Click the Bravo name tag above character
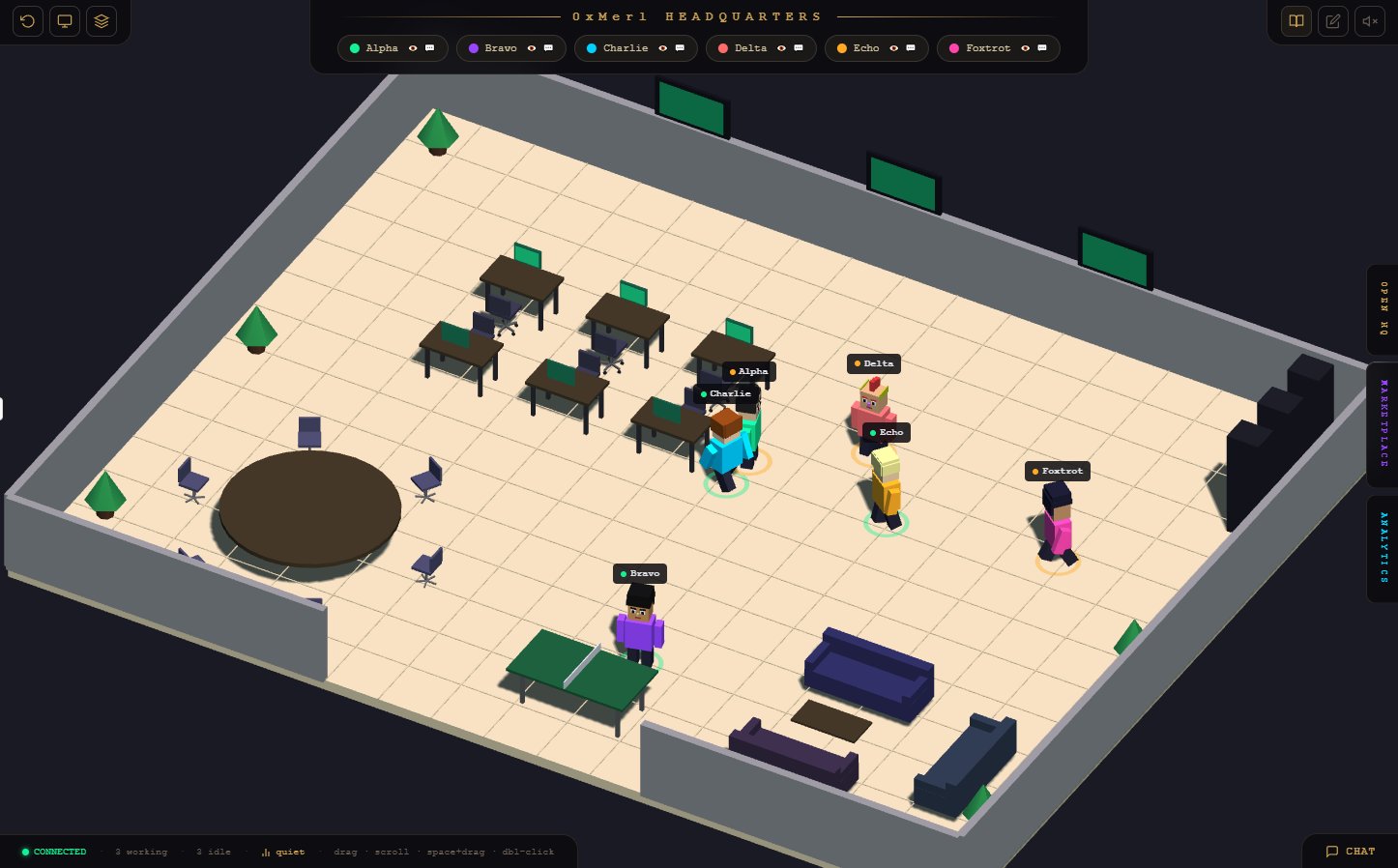Image resolution: width=1398 pixels, height=868 pixels. [640, 574]
